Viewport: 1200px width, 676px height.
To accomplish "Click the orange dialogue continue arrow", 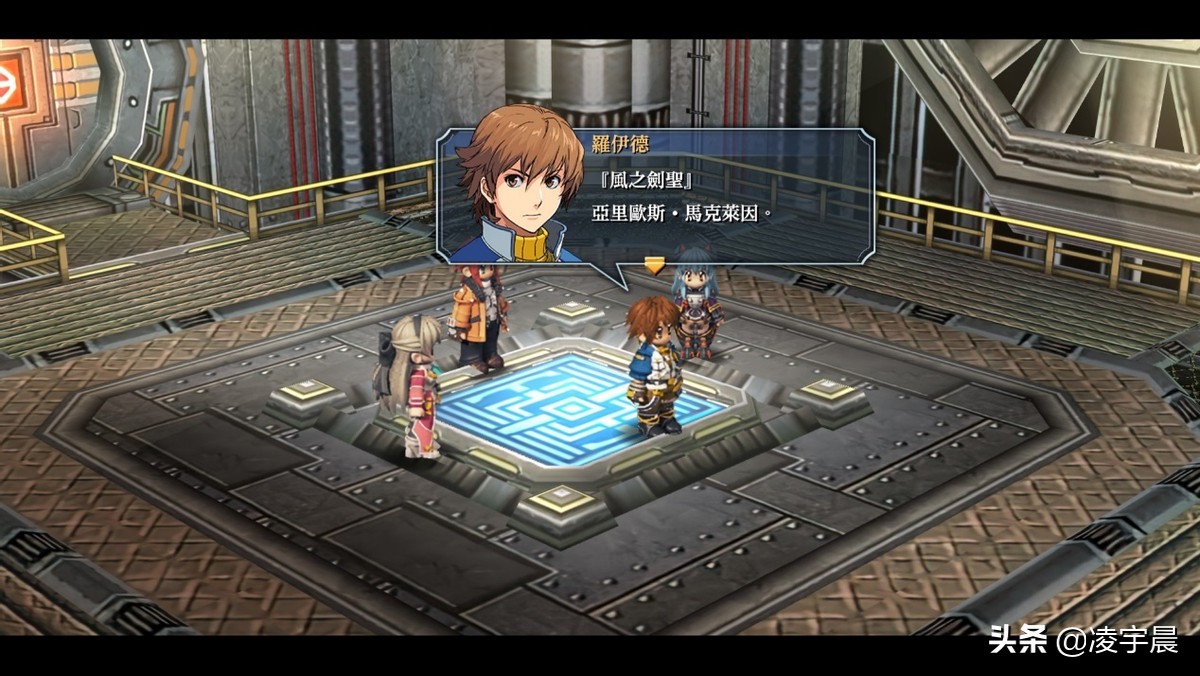I will click(654, 264).
